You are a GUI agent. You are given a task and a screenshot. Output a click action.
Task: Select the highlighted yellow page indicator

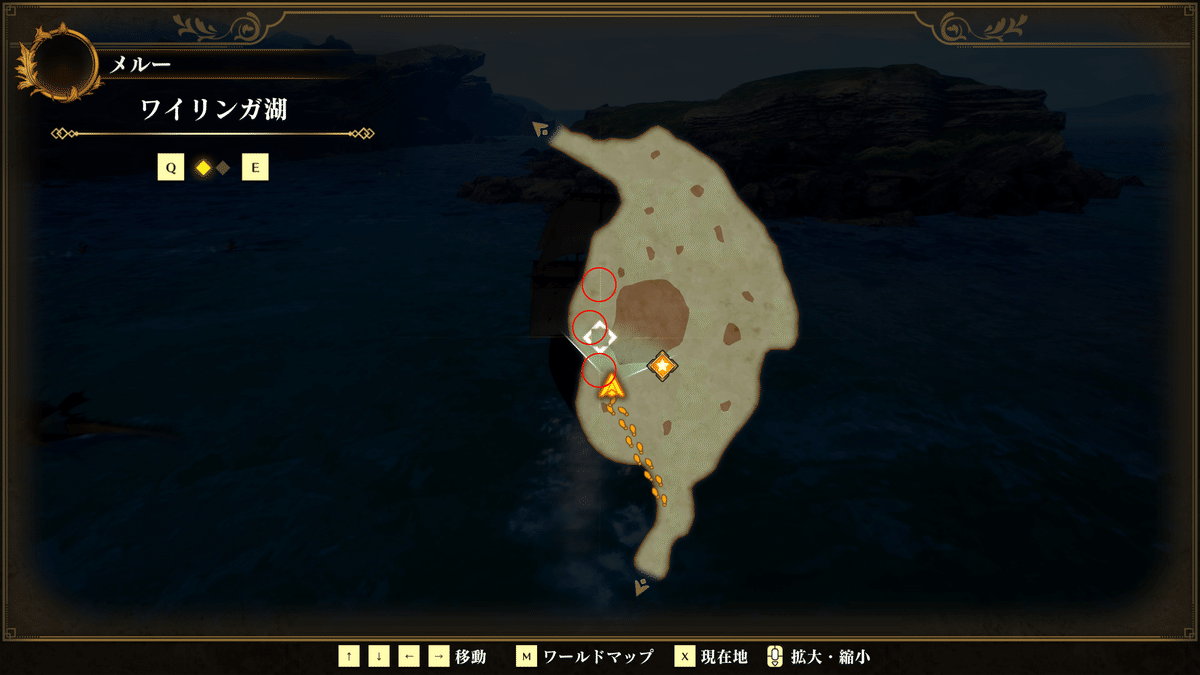203,168
